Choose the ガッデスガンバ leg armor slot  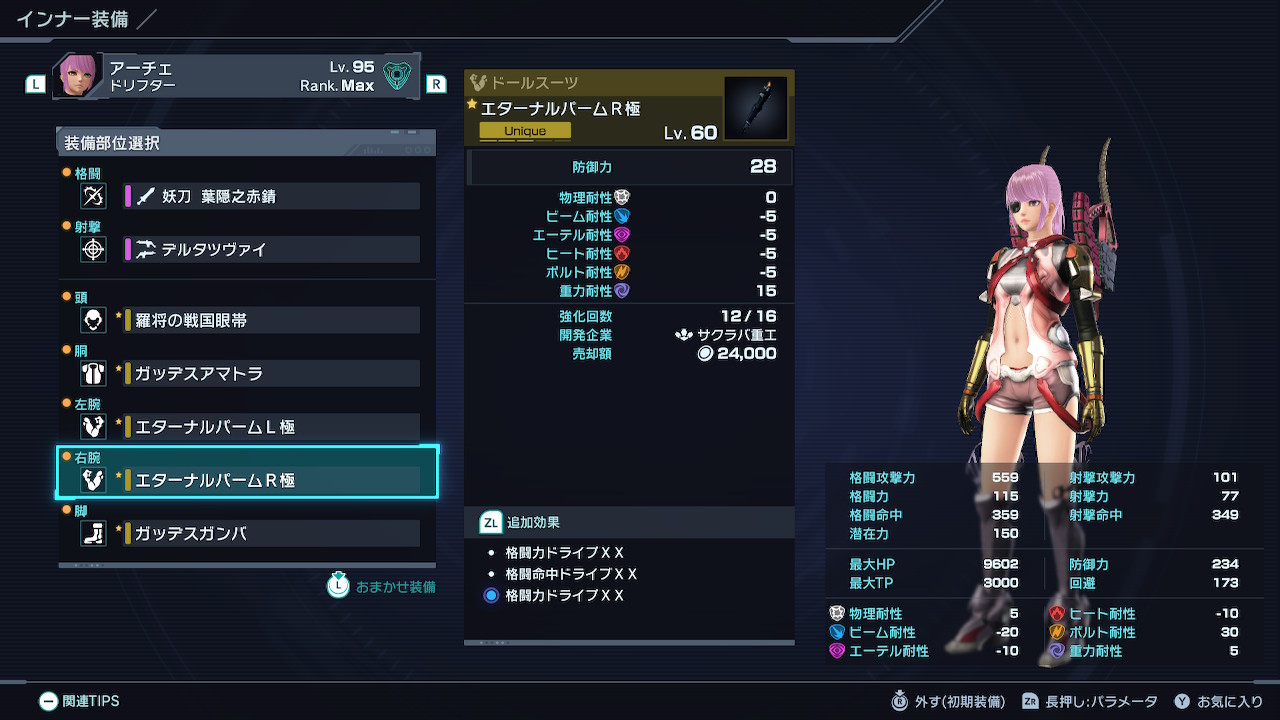pos(270,533)
